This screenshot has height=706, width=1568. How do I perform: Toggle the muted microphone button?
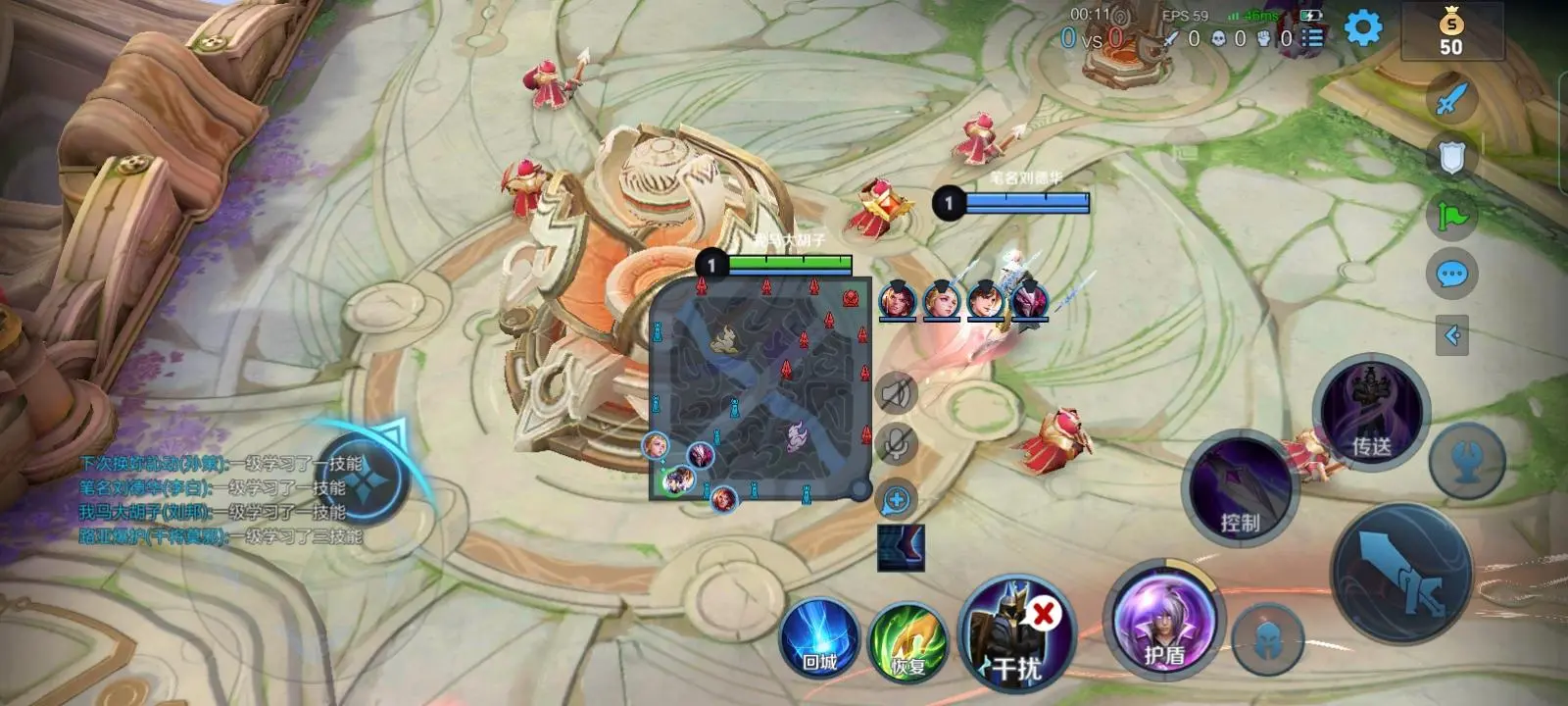tap(896, 444)
